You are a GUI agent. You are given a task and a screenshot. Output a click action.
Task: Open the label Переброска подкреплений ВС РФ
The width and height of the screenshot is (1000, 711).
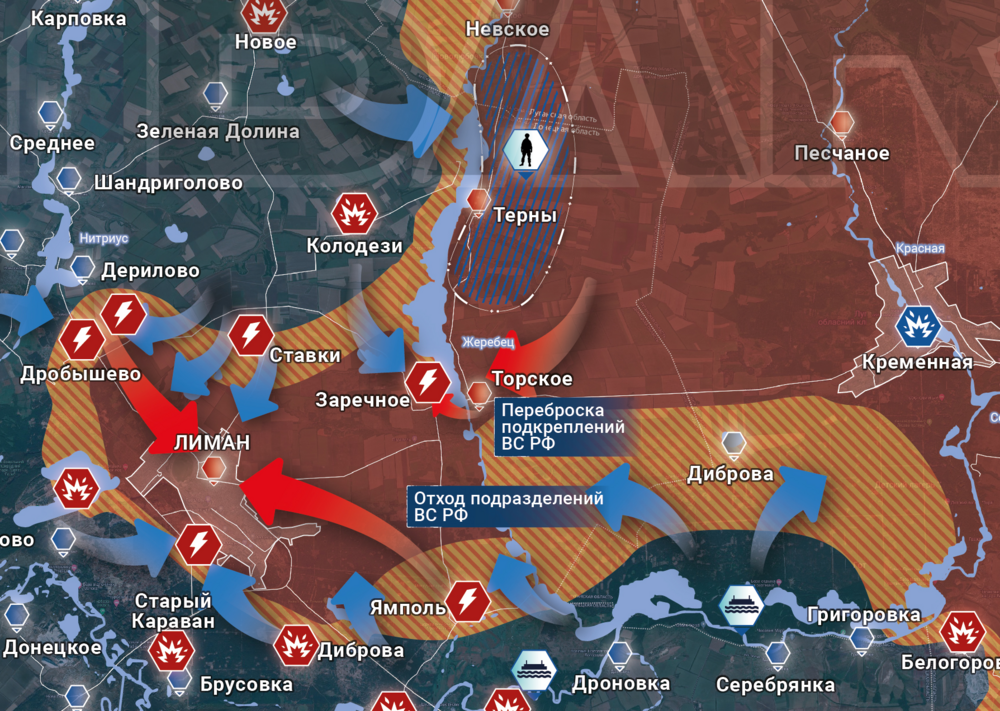click(563, 427)
